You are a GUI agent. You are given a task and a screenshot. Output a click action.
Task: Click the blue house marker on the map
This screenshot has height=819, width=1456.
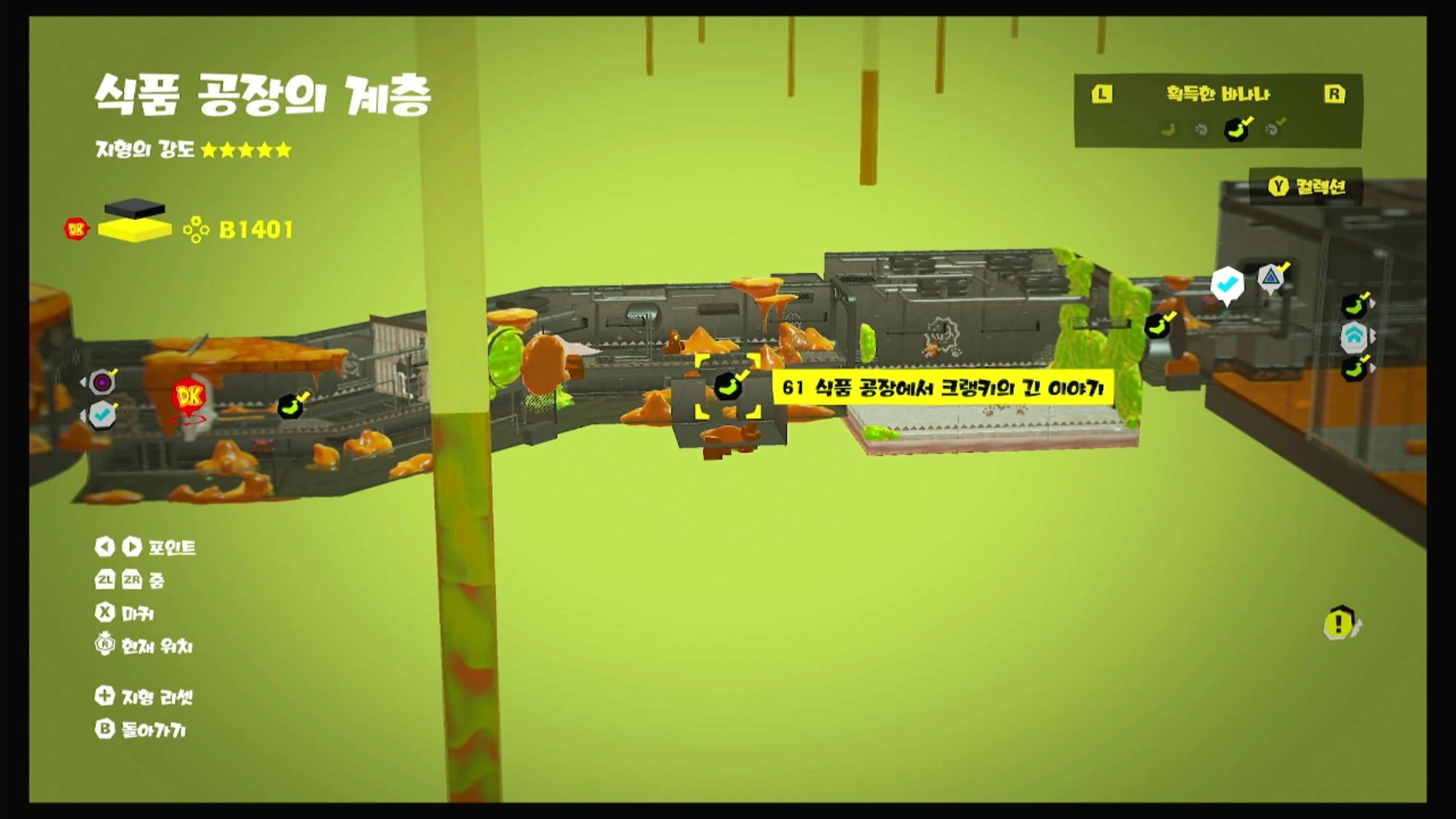point(1354,336)
